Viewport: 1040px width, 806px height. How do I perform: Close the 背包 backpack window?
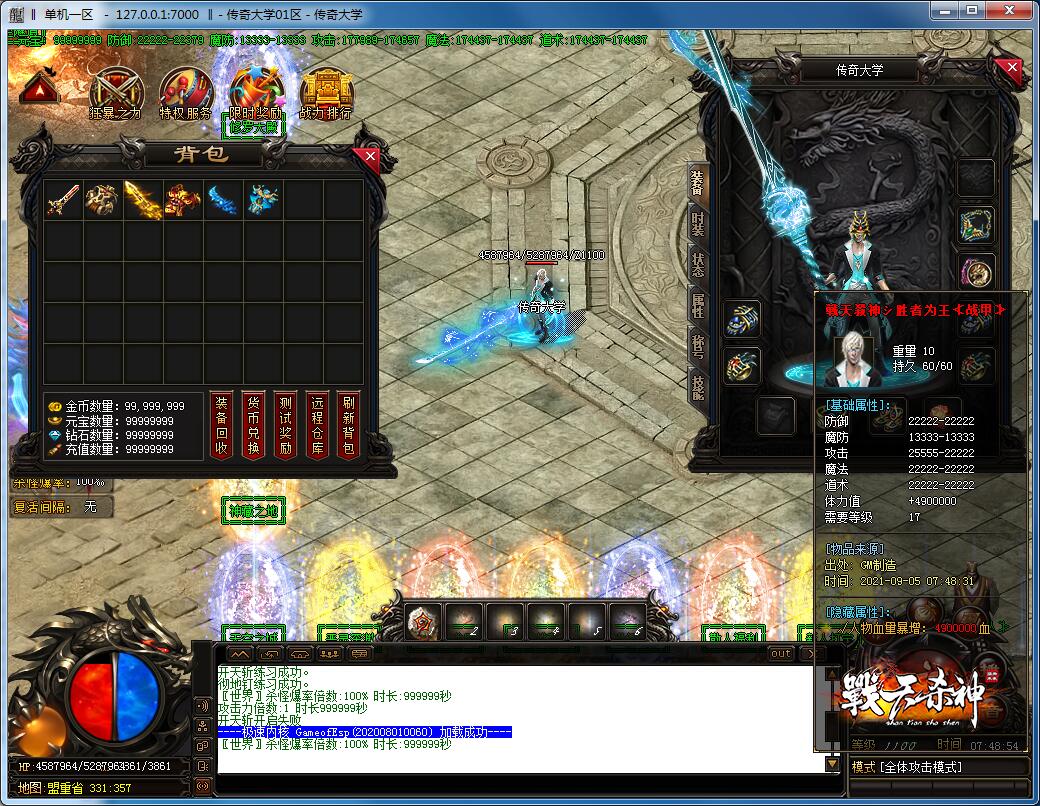tap(371, 157)
